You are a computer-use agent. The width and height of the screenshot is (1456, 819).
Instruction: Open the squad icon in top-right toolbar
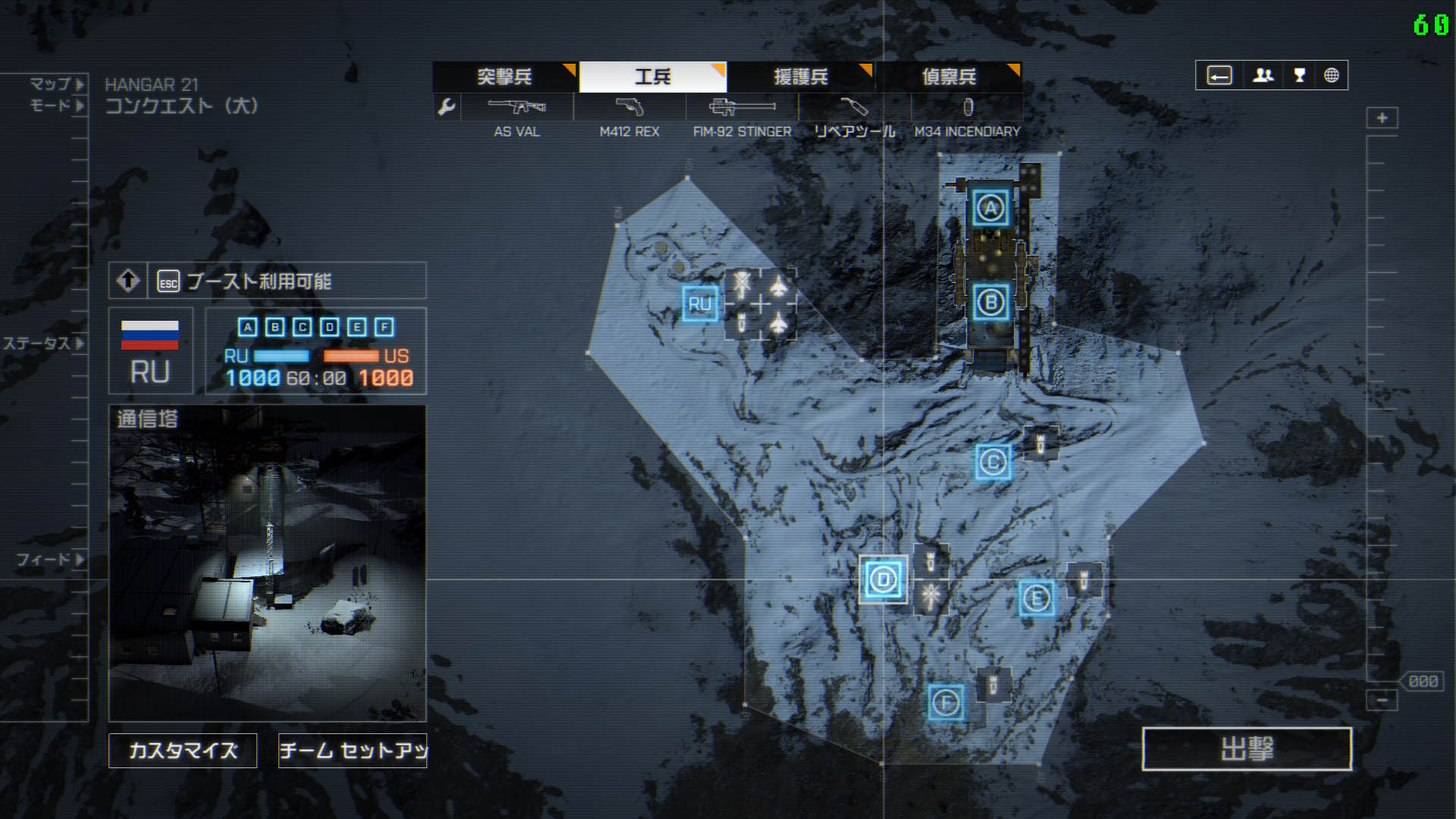tap(1263, 76)
